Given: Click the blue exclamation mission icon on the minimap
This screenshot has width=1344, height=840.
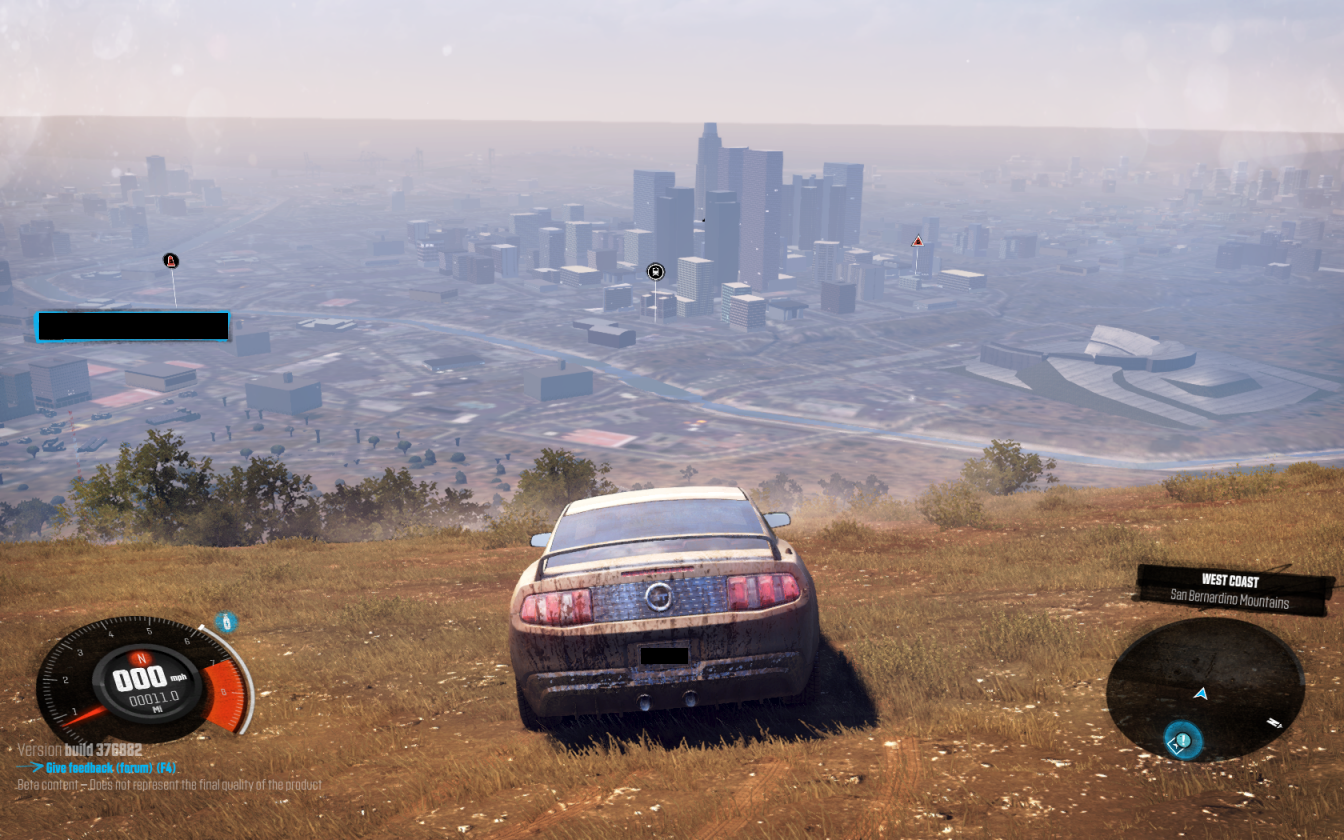Looking at the screenshot, I should pyautogui.click(x=1182, y=739).
